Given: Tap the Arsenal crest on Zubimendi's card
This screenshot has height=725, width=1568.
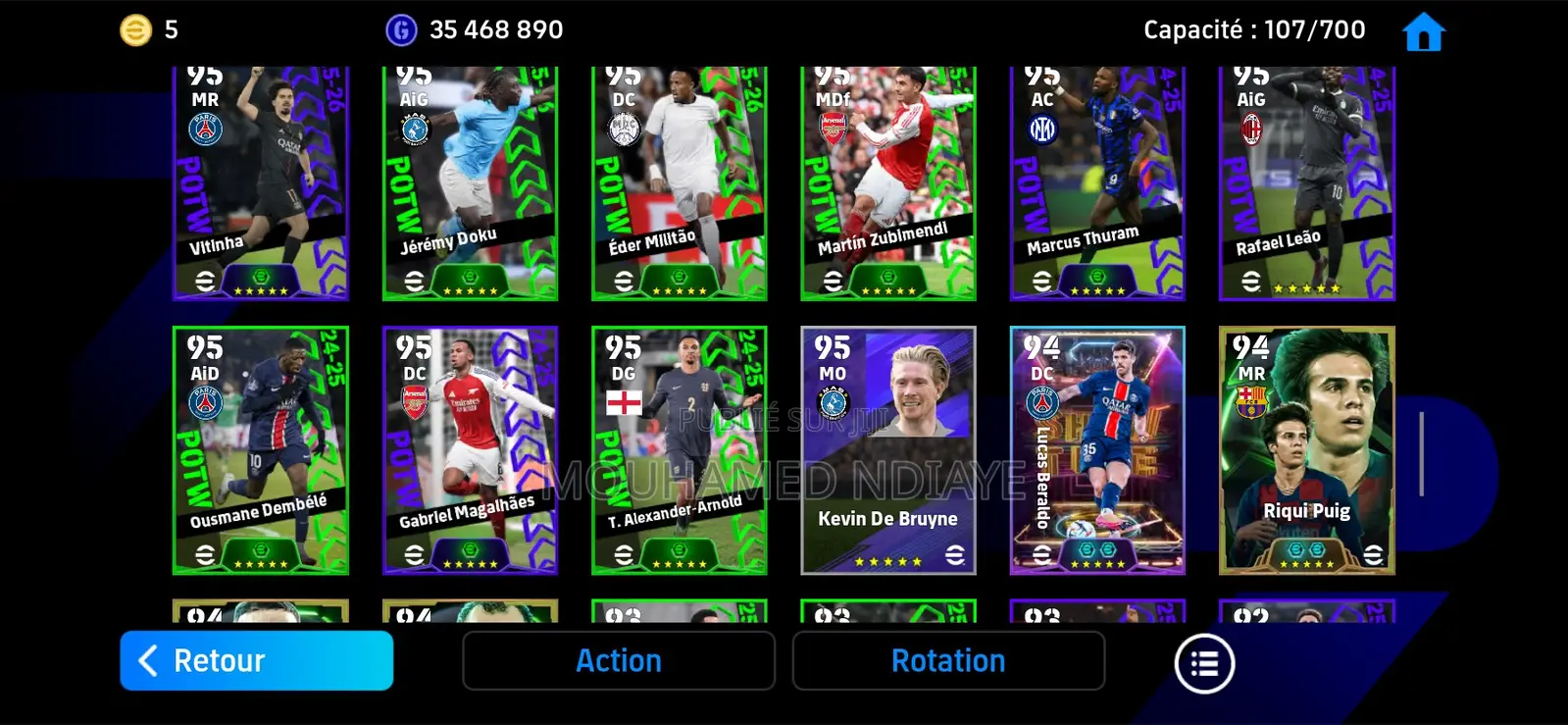Looking at the screenshot, I should tap(834, 126).
